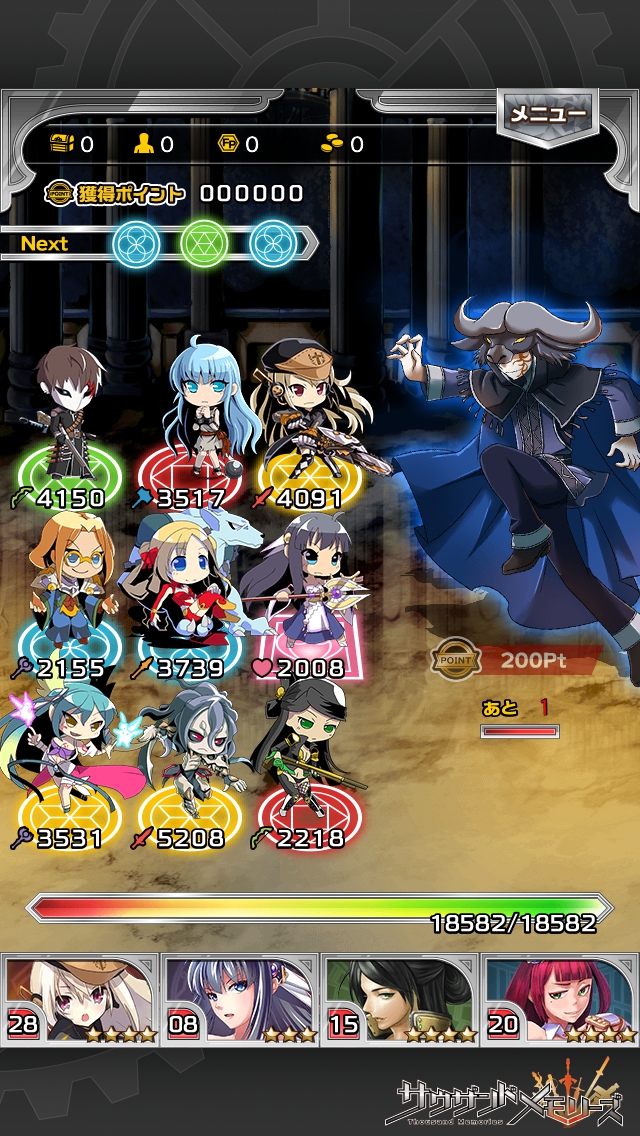Viewport: 640px width, 1136px height.
Task: Activate the red-haired girl skill portrait numbered 20
Action: (x=560, y=999)
